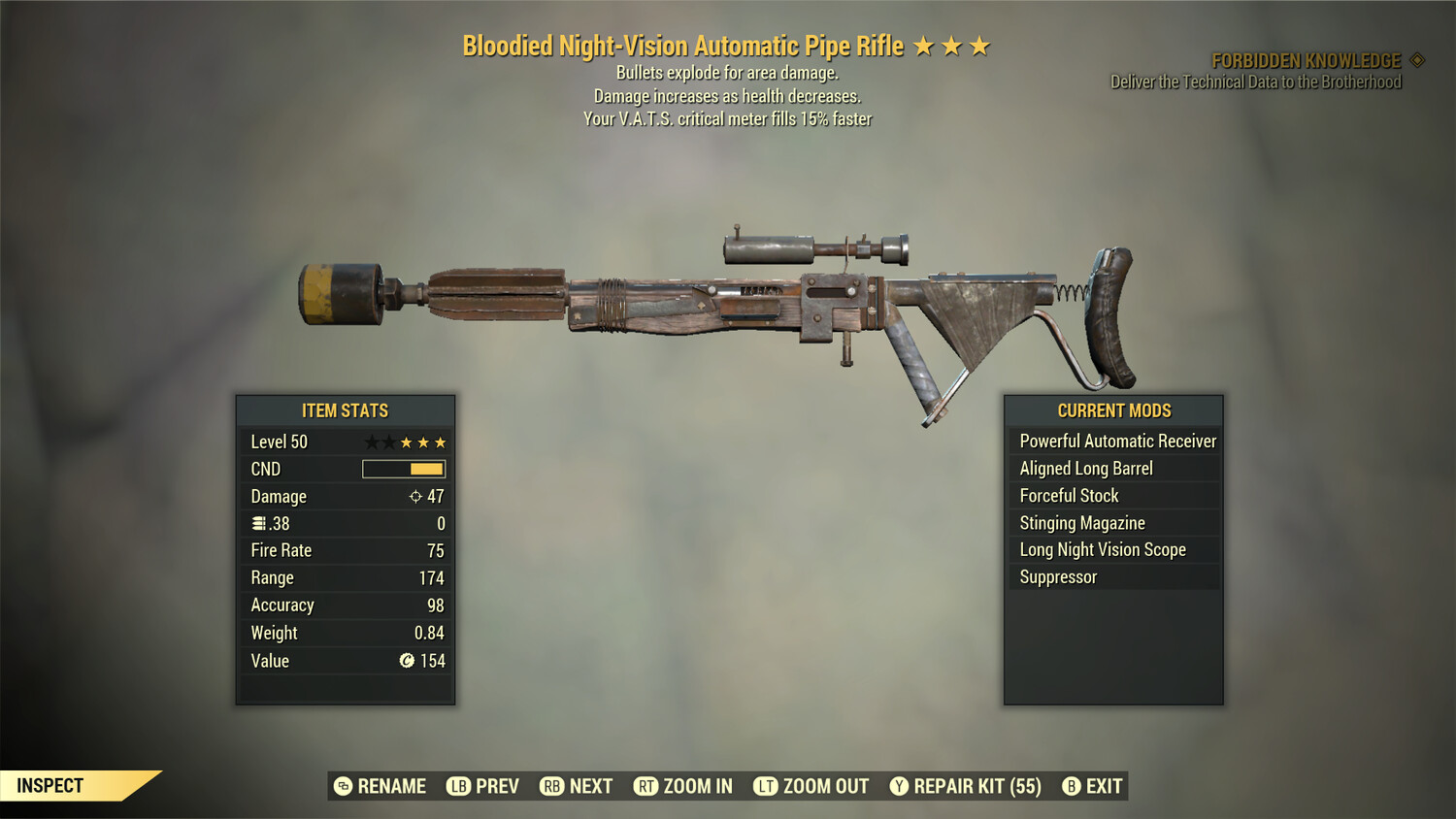Screen dimensions: 1456x819
Task: Select the Long Night Vision Scope mod entry
Action: pos(1102,549)
